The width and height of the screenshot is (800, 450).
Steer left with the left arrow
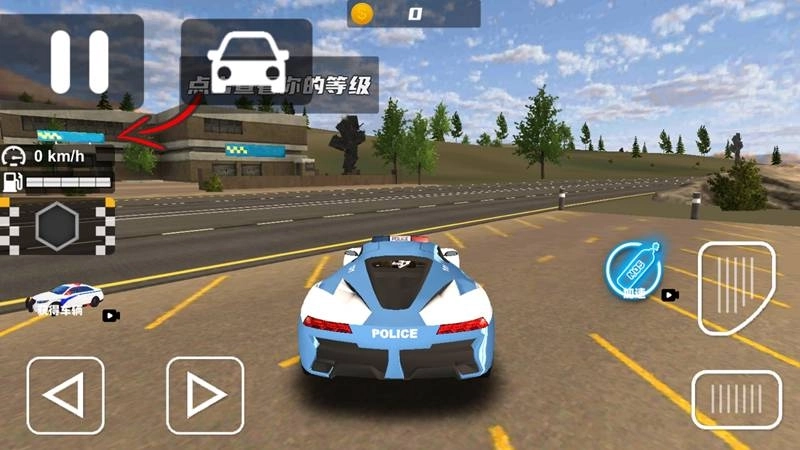(x=65, y=395)
